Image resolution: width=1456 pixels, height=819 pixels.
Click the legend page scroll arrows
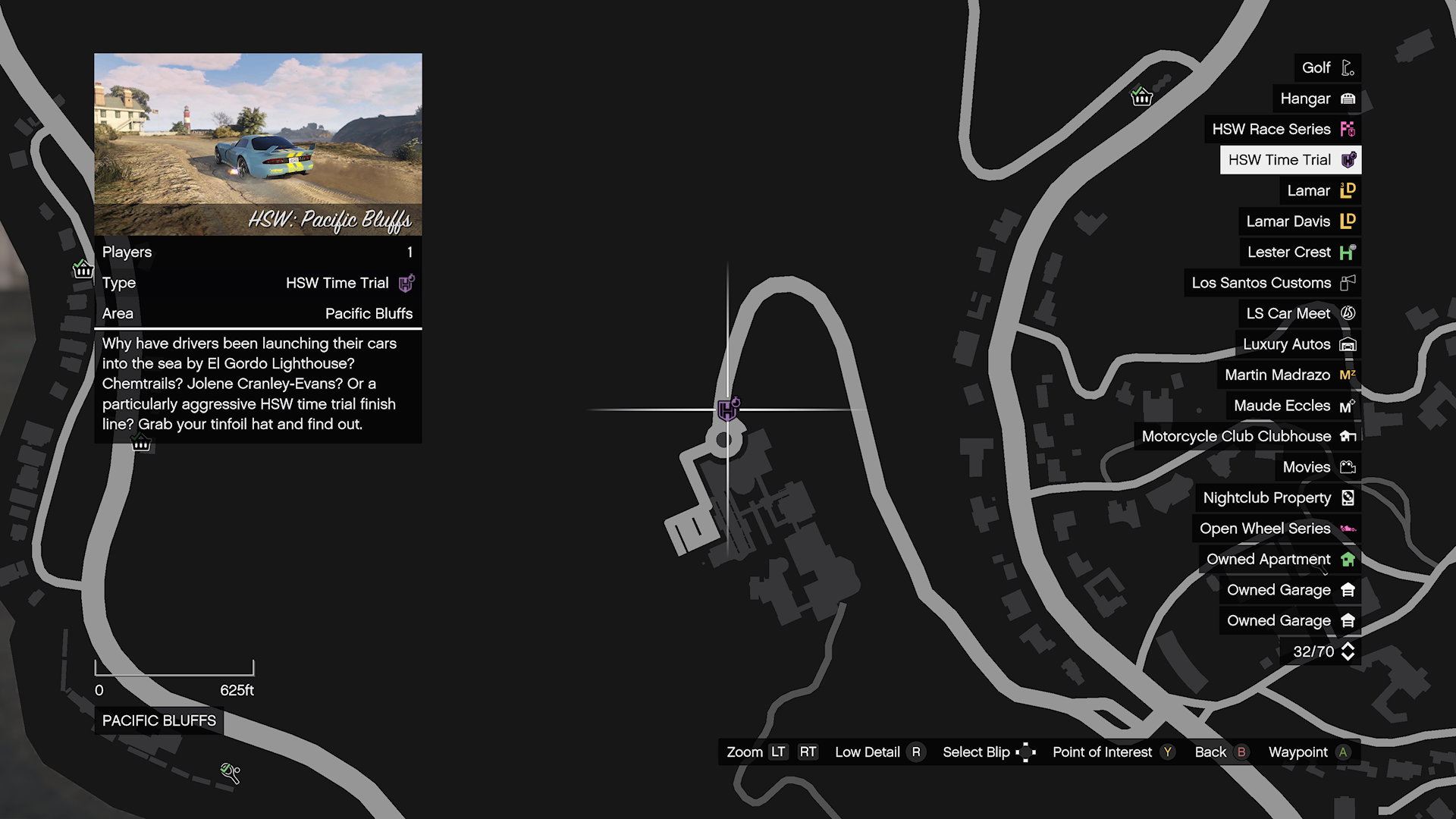coord(1348,651)
